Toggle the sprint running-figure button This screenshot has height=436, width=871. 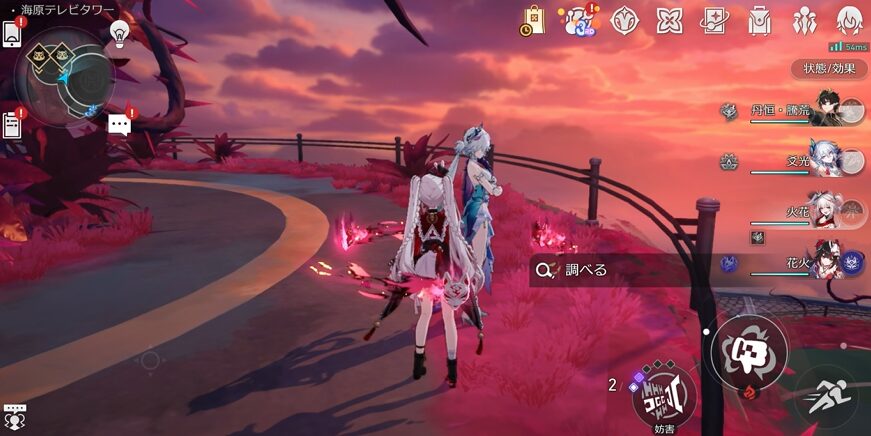pos(828,396)
